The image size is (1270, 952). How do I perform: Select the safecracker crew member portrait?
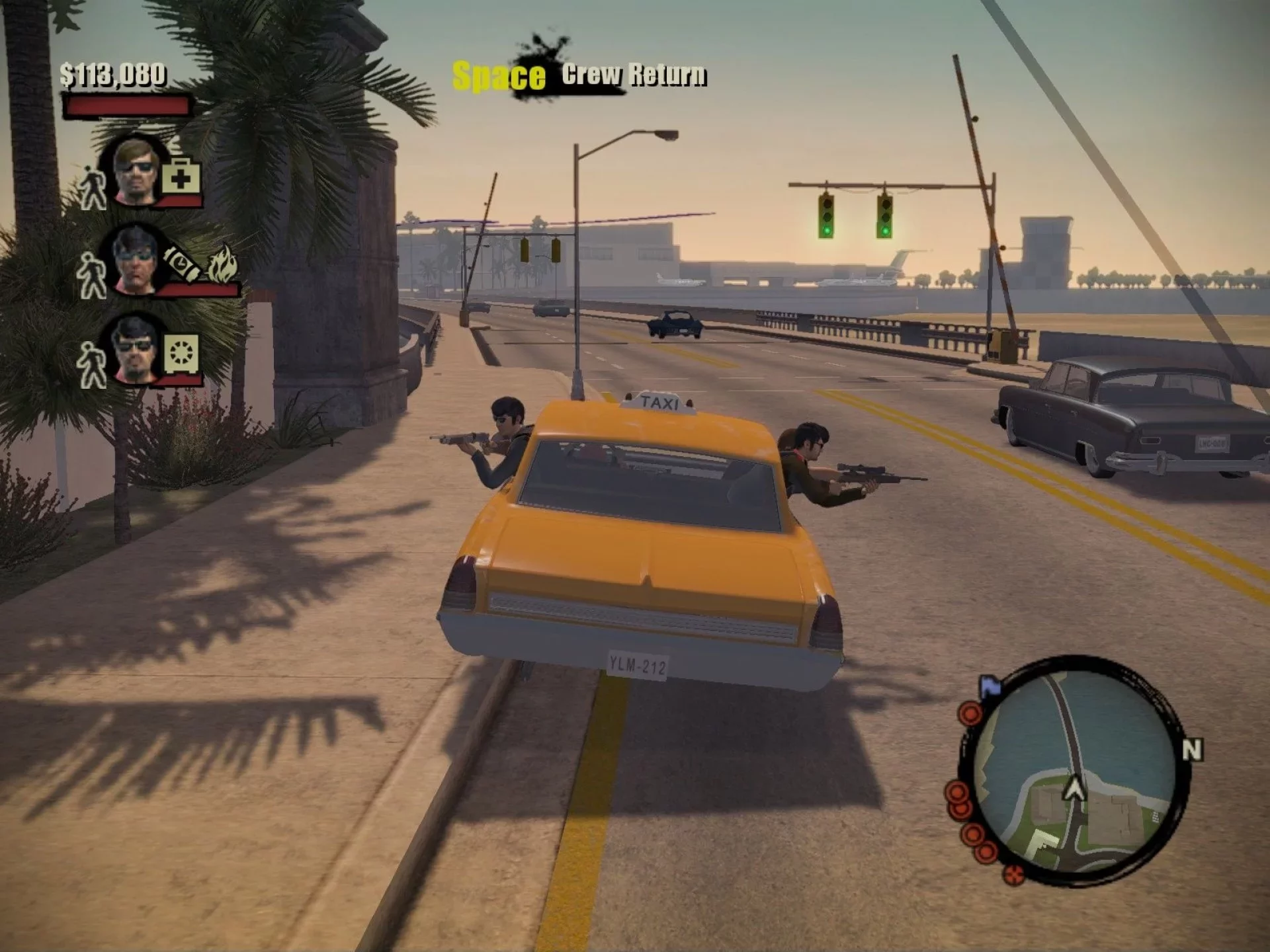click(x=134, y=348)
